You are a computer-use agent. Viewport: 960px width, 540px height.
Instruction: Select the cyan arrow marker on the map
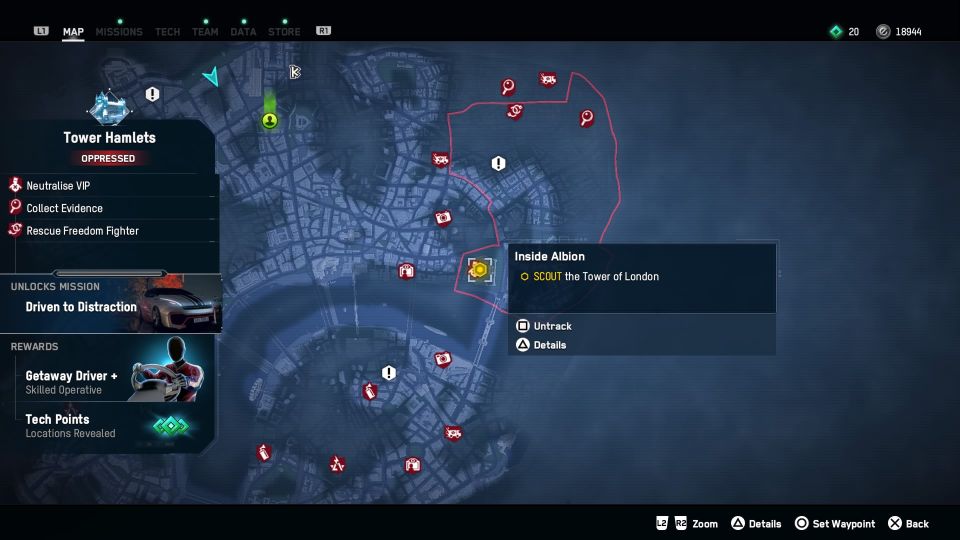tap(211, 77)
